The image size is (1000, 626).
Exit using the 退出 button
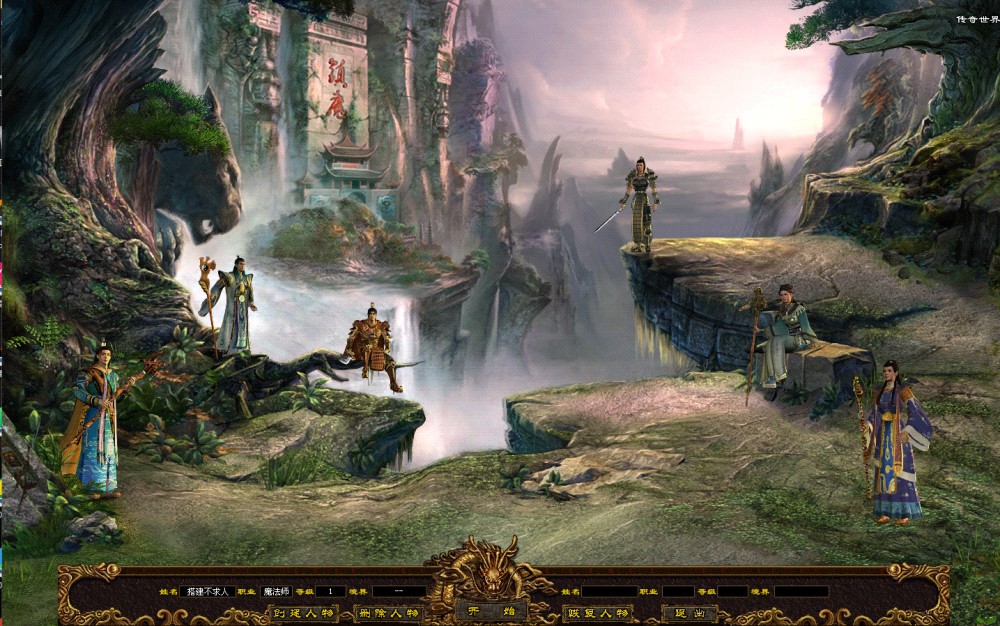pyautogui.click(x=689, y=613)
